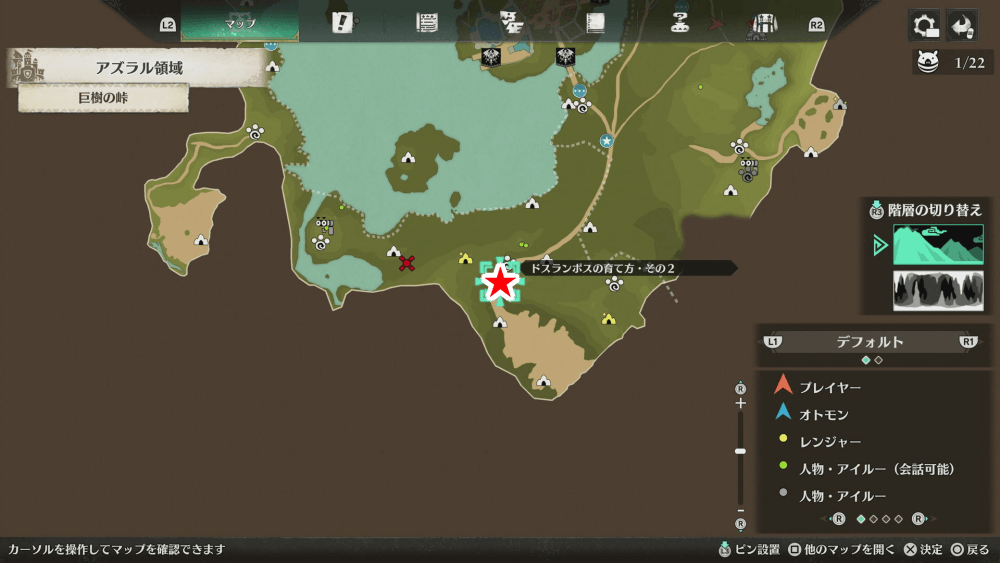
Task: Select the surface layer mountain thumbnail
Action: click(937, 245)
